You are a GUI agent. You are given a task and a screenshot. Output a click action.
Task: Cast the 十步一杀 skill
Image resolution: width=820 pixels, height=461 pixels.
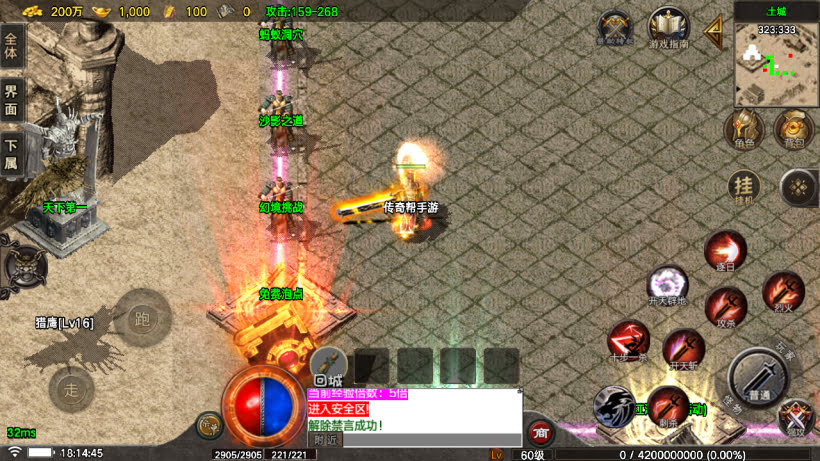(628, 341)
